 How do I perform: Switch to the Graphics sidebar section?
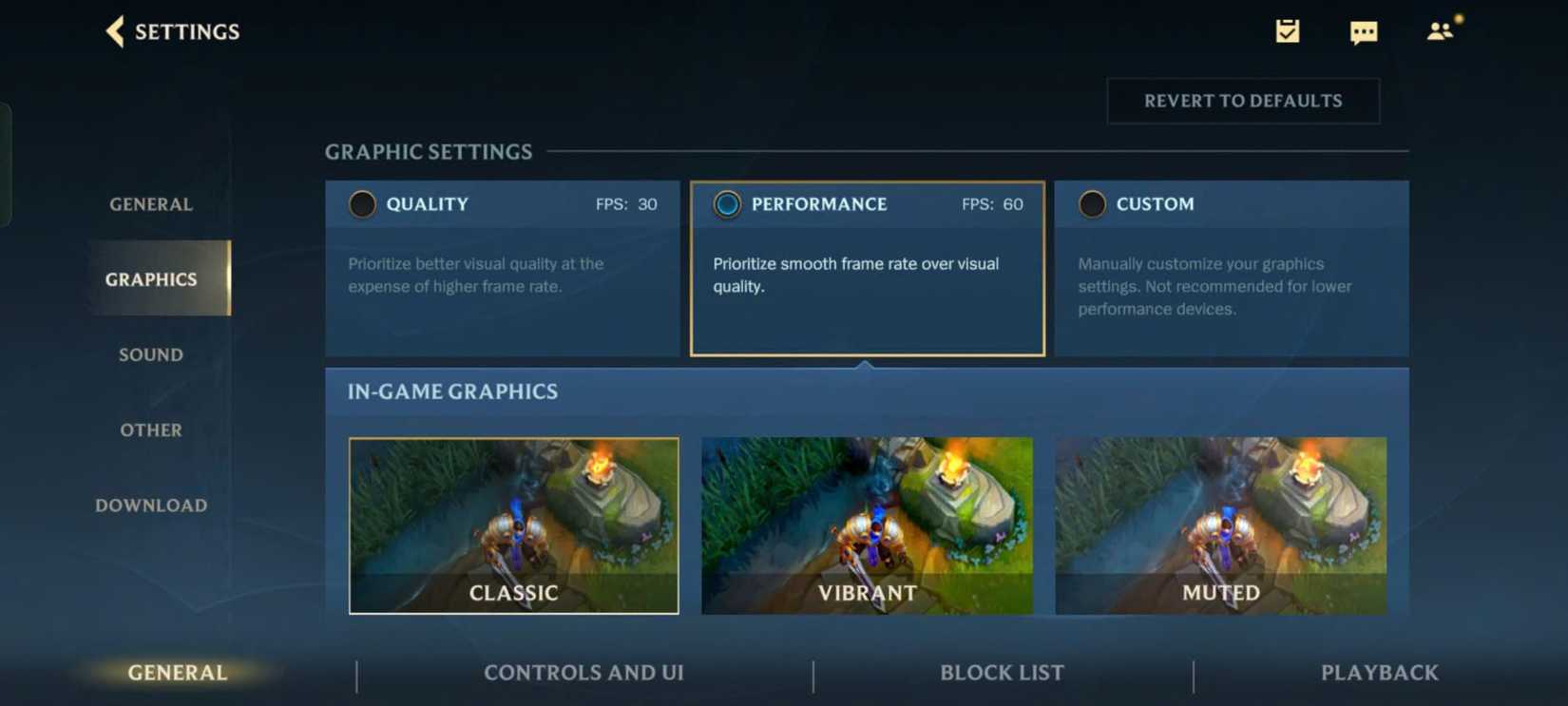click(150, 278)
